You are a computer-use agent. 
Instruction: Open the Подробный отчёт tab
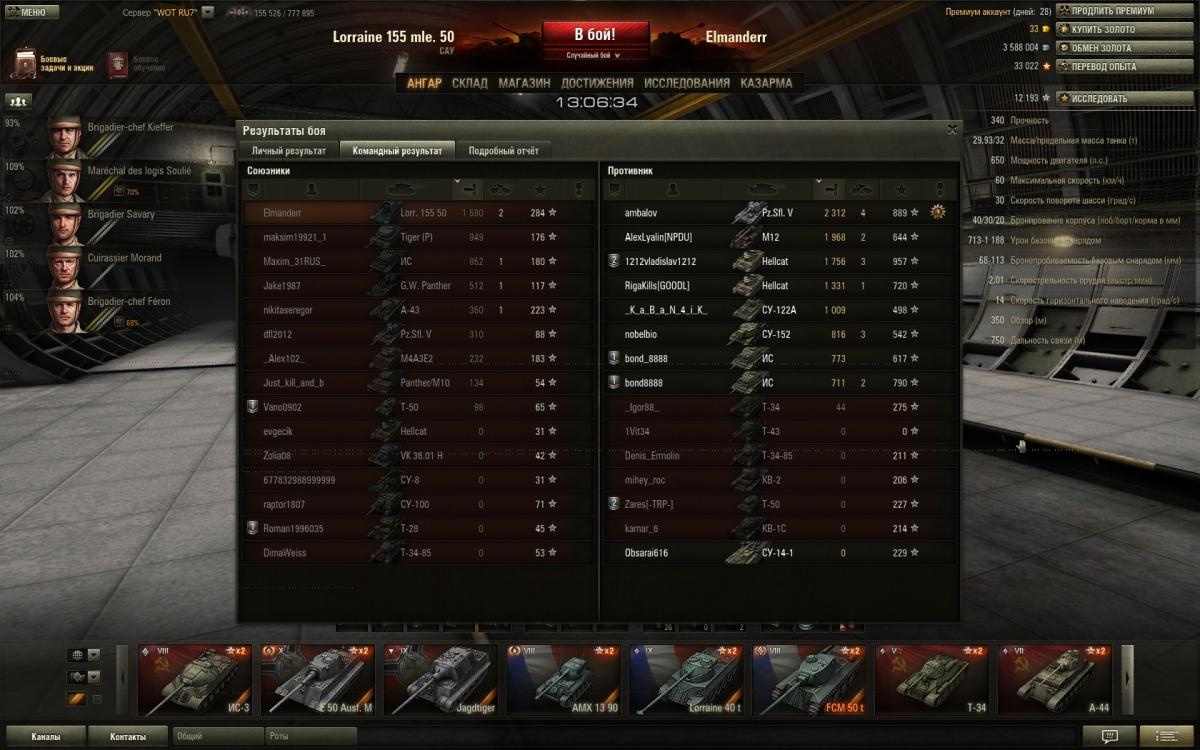[503, 151]
